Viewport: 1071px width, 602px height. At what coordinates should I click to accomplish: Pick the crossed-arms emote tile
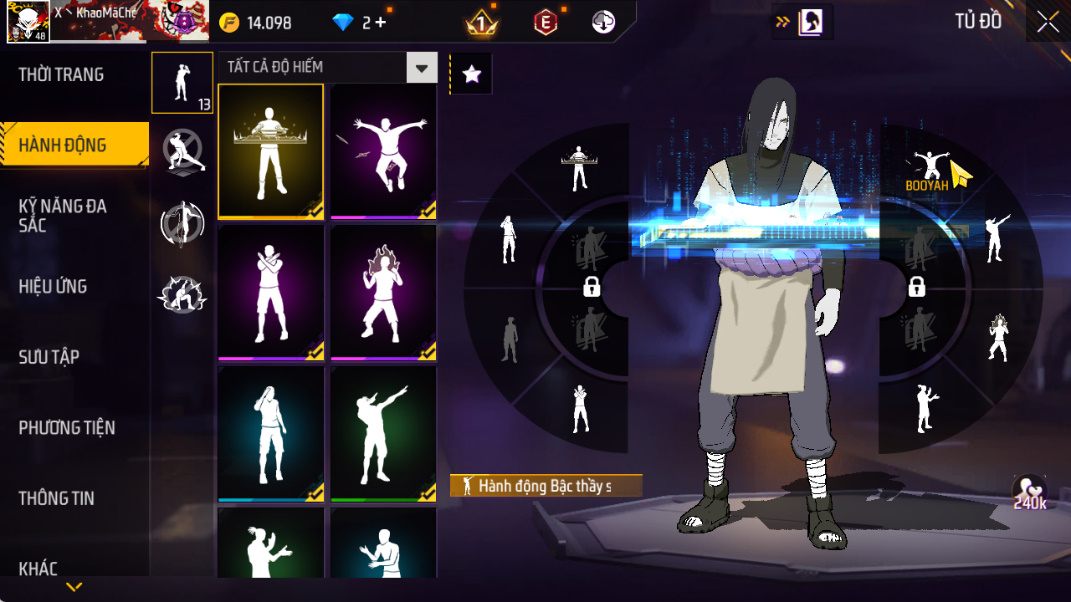[x=270, y=292]
